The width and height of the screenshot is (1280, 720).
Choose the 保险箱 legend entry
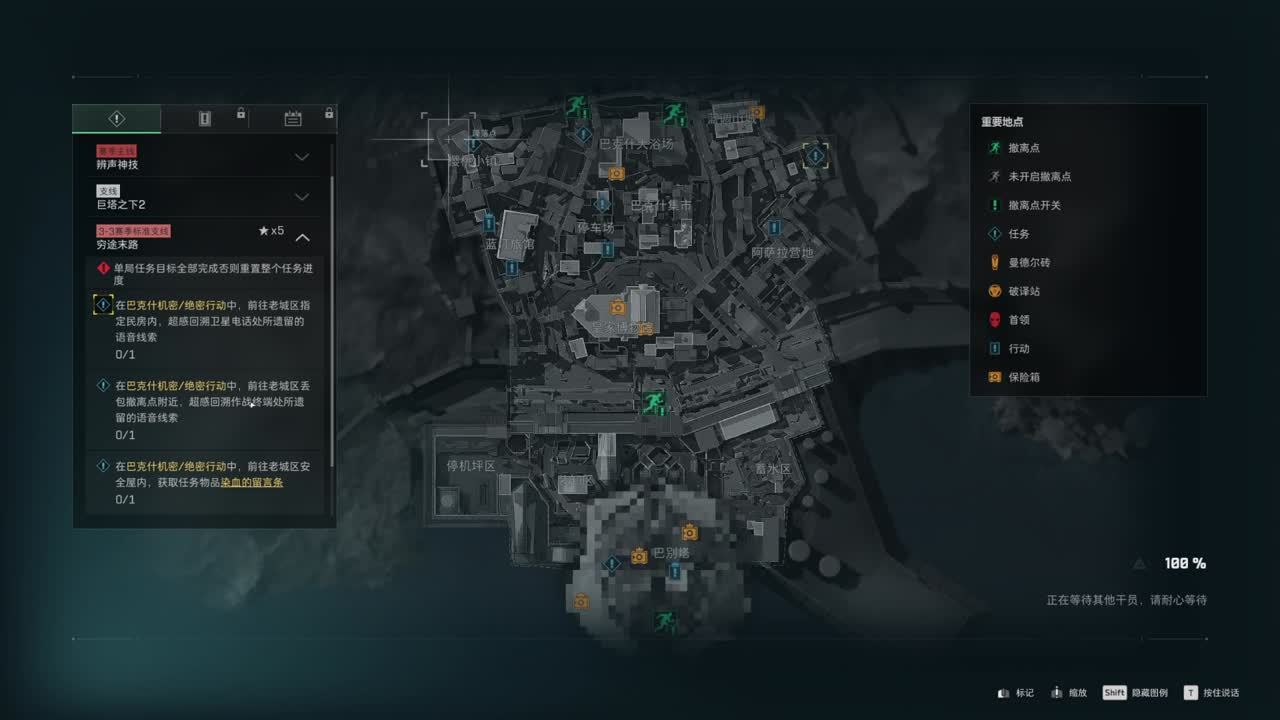coord(1024,377)
